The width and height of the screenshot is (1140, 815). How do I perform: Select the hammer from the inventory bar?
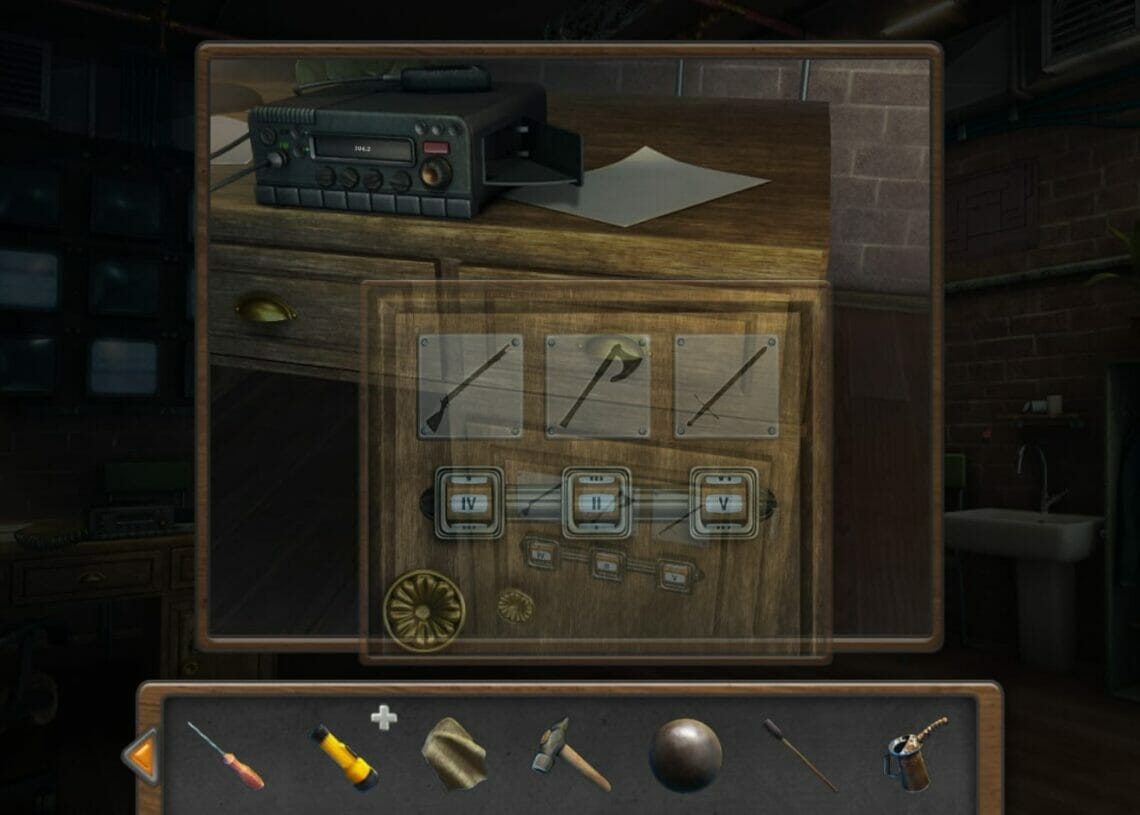pyautogui.click(x=569, y=755)
